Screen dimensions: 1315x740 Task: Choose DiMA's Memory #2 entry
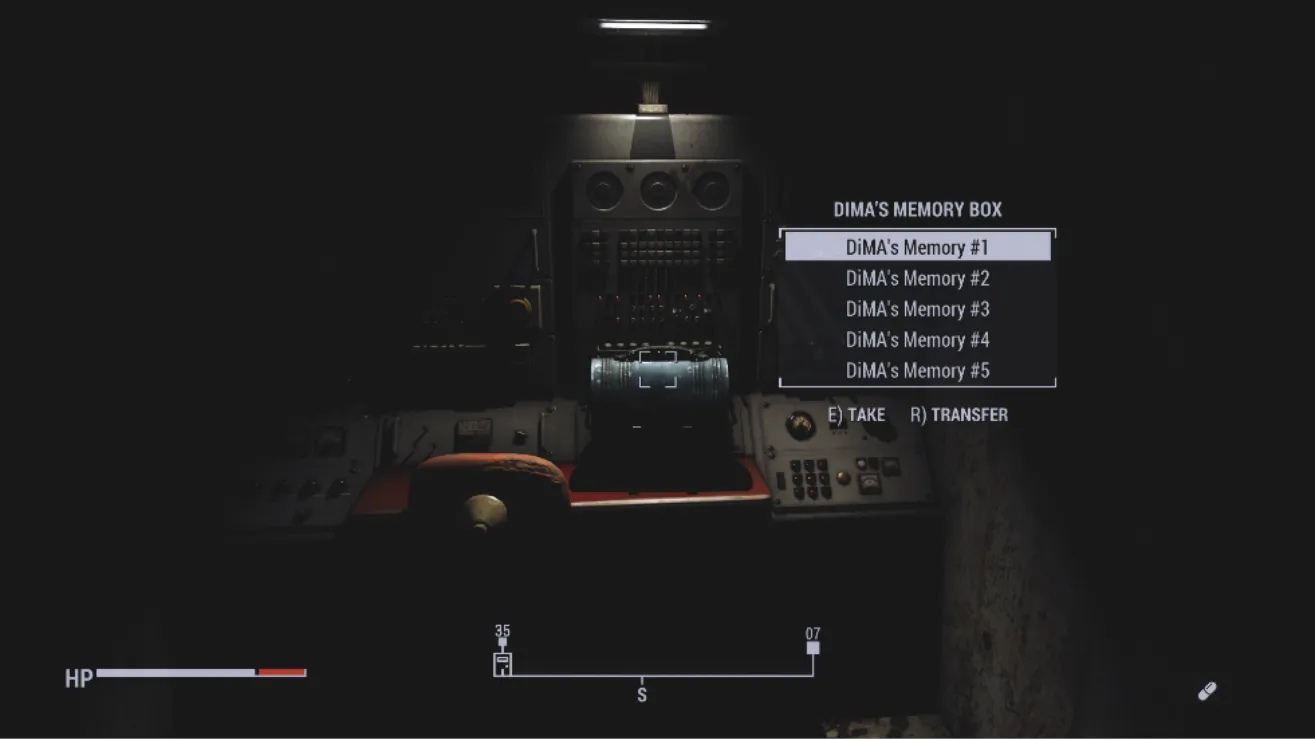pos(917,278)
